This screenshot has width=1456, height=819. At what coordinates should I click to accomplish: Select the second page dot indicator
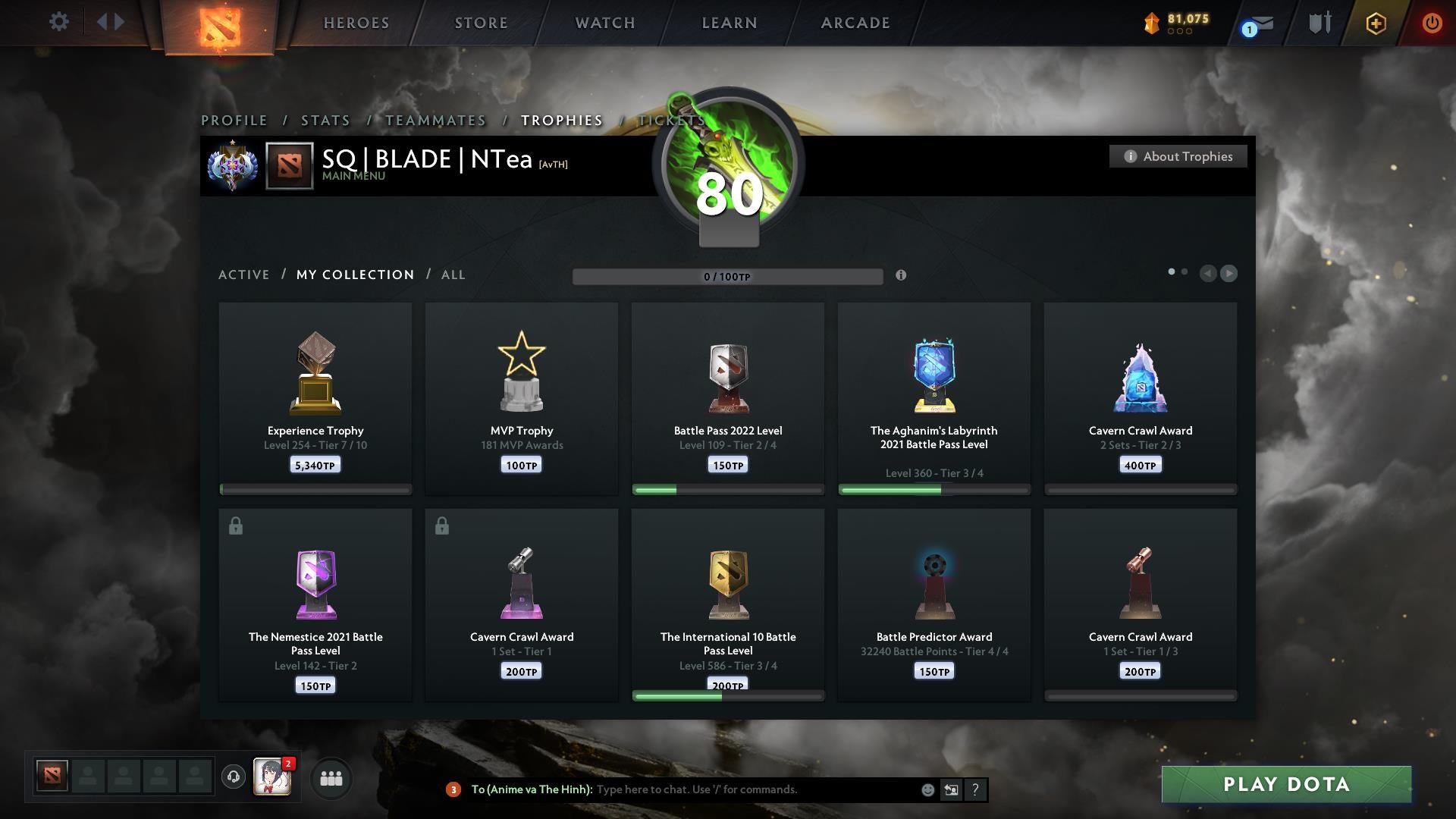click(1185, 270)
